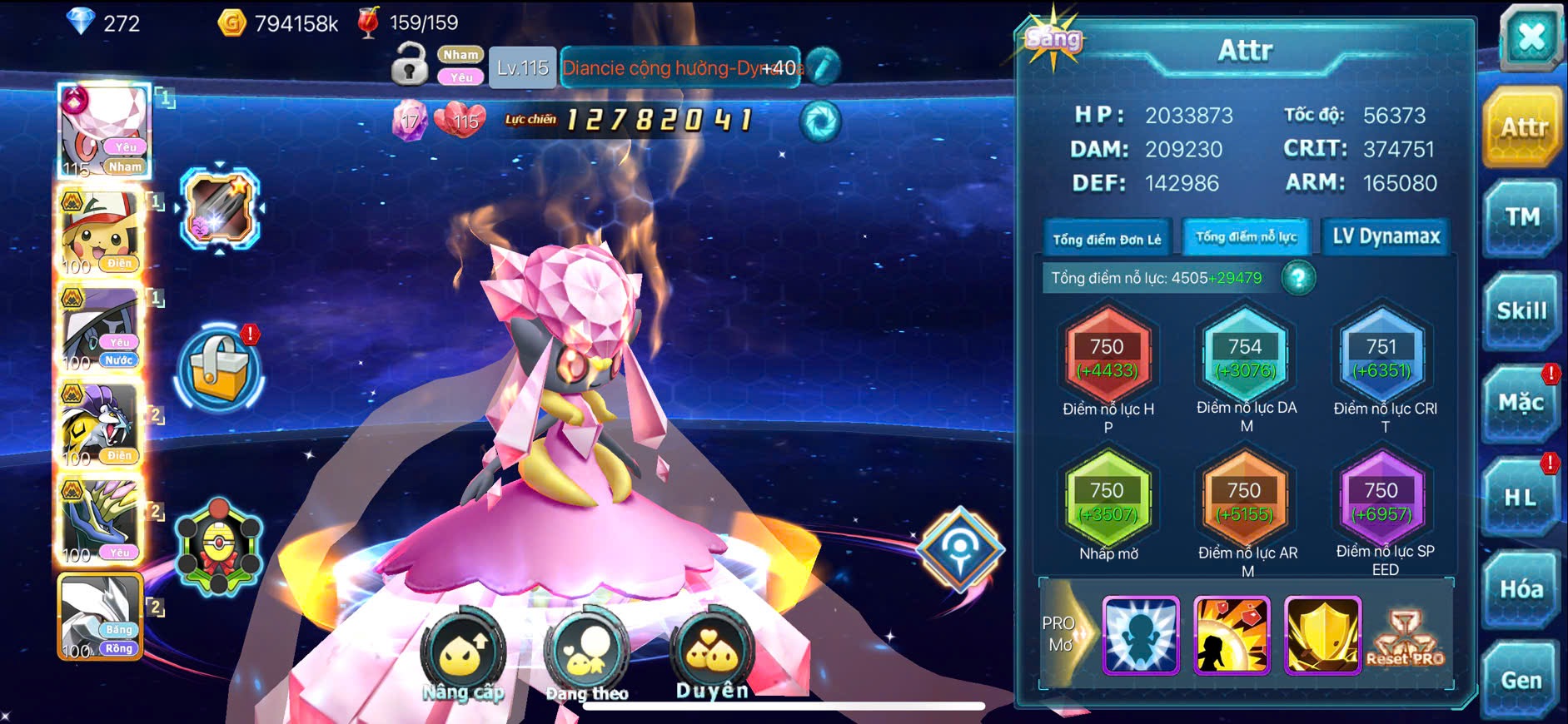Tap the Nâng cấp upgrade button
Image resolution: width=1568 pixels, height=724 pixels.
pyautogui.click(x=463, y=656)
